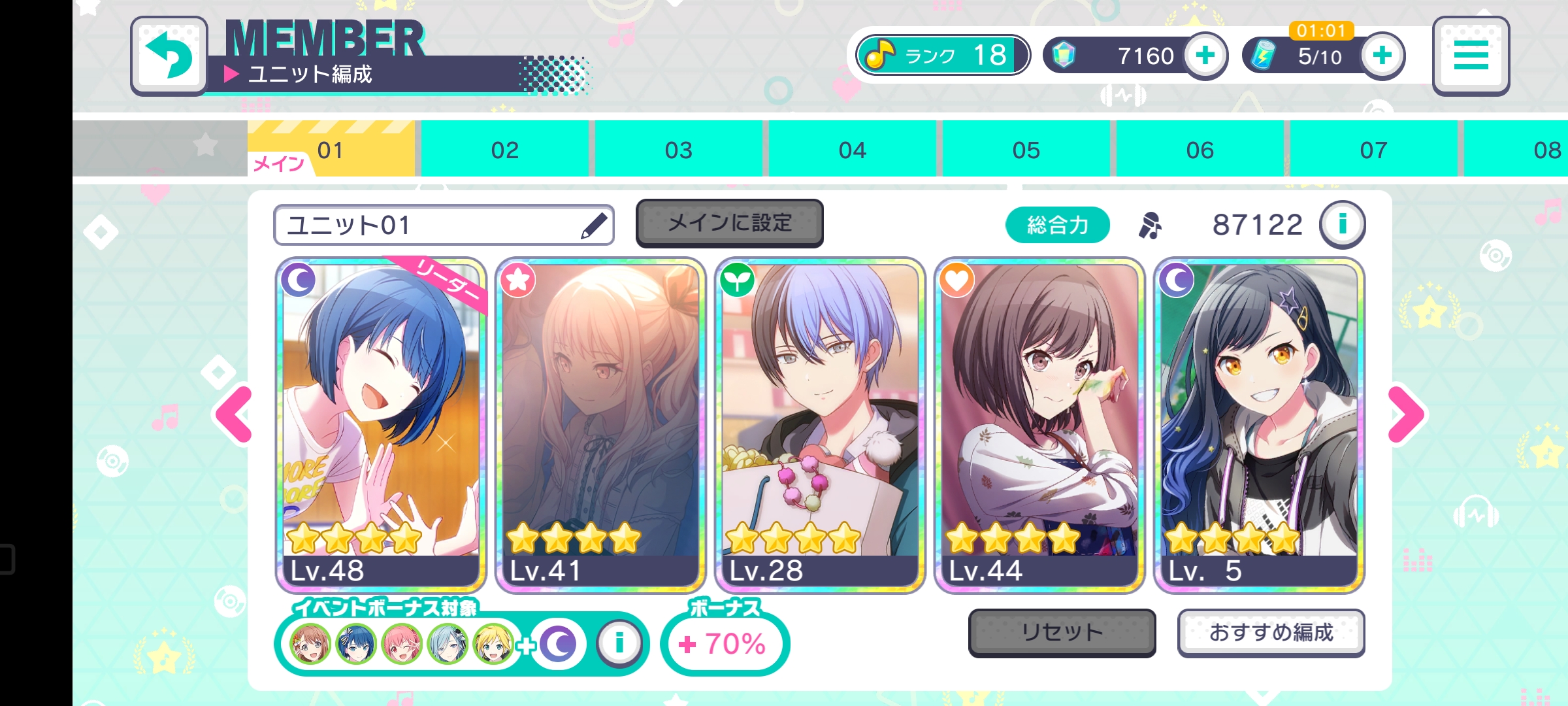The height and width of the screenshot is (706, 1568).
Task: Select unit tab 05
Action: (1026, 150)
